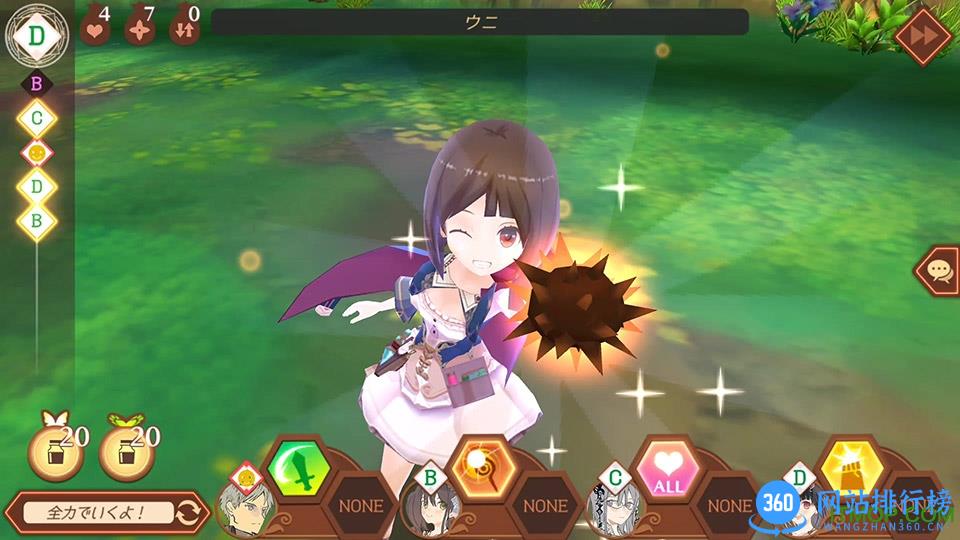Choose character B's portrait
This screenshot has width=960, height=540.
tap(430, 507)
